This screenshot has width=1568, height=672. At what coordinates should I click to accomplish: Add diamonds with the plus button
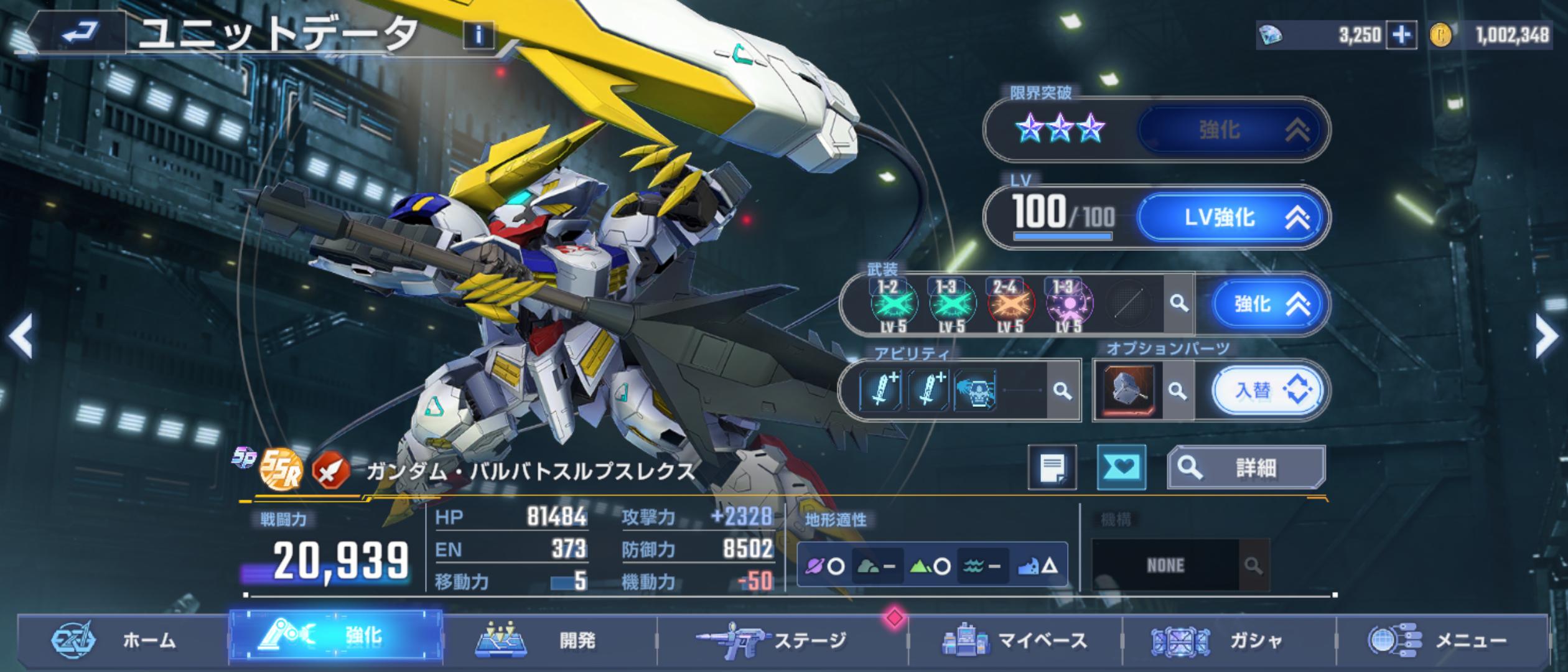[1401, 35]
